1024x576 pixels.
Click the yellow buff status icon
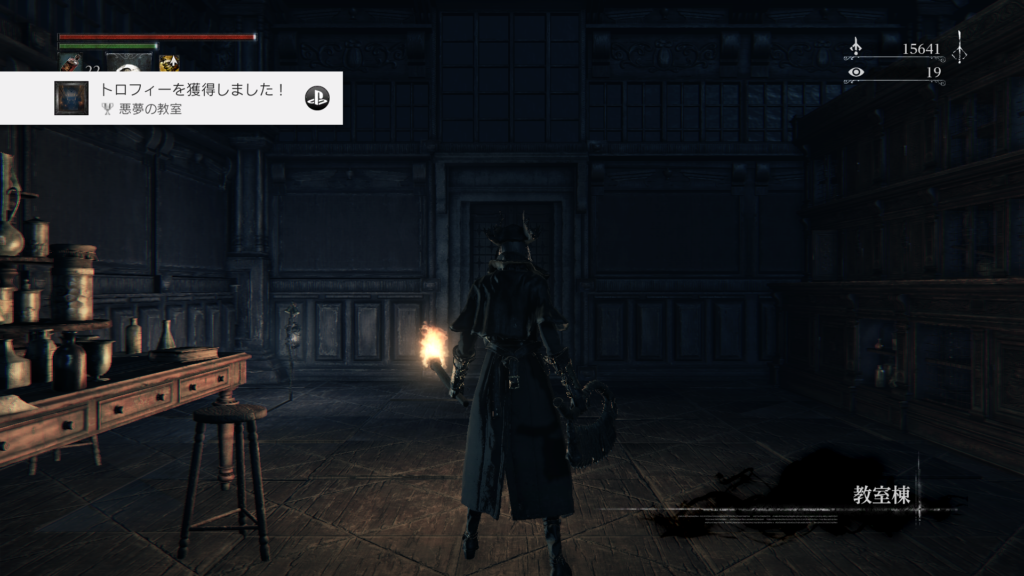(169, 63)
